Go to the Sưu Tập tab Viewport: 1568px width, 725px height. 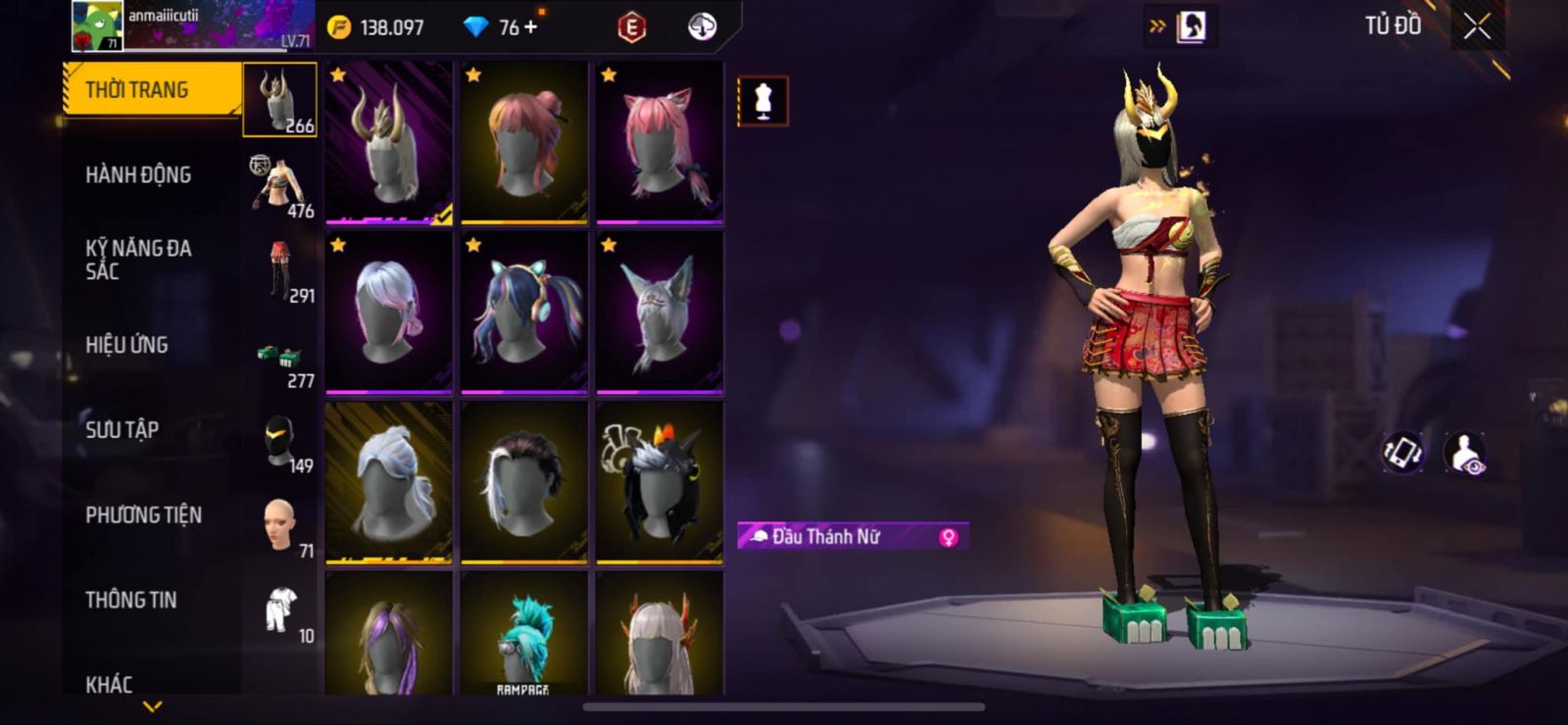122,429
